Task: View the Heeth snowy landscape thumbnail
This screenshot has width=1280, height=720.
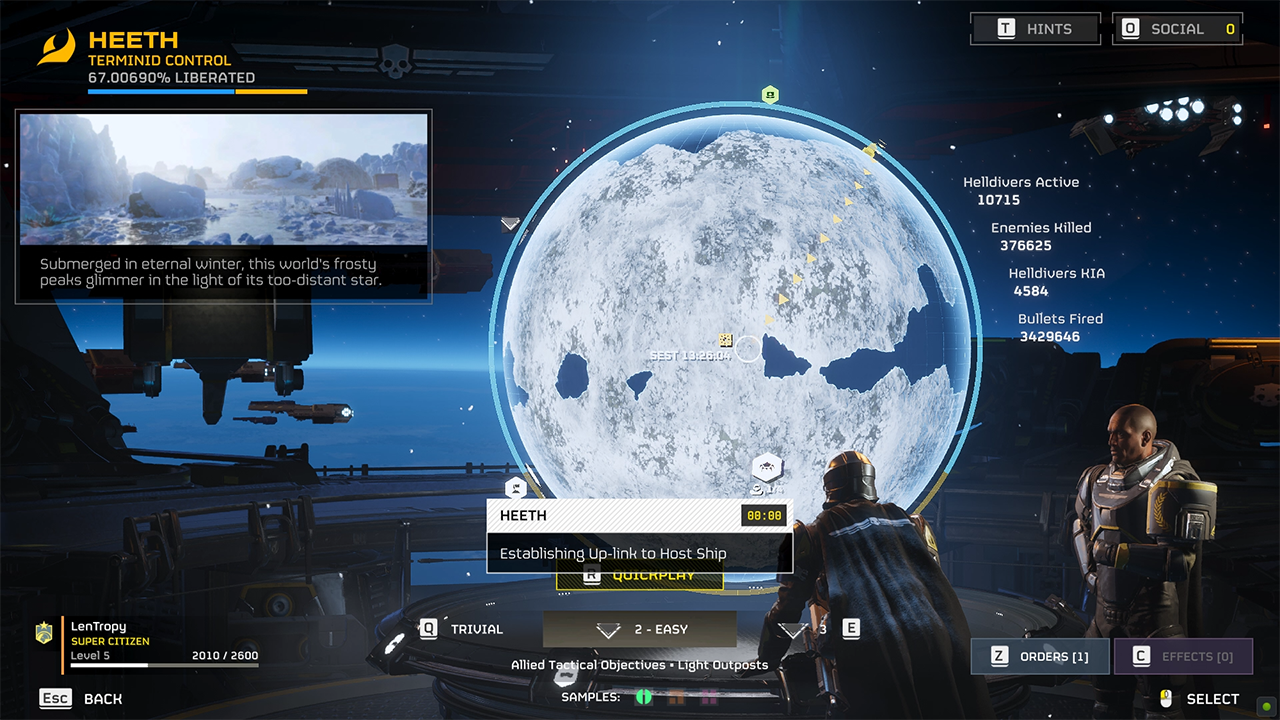Action: [224, 165]
